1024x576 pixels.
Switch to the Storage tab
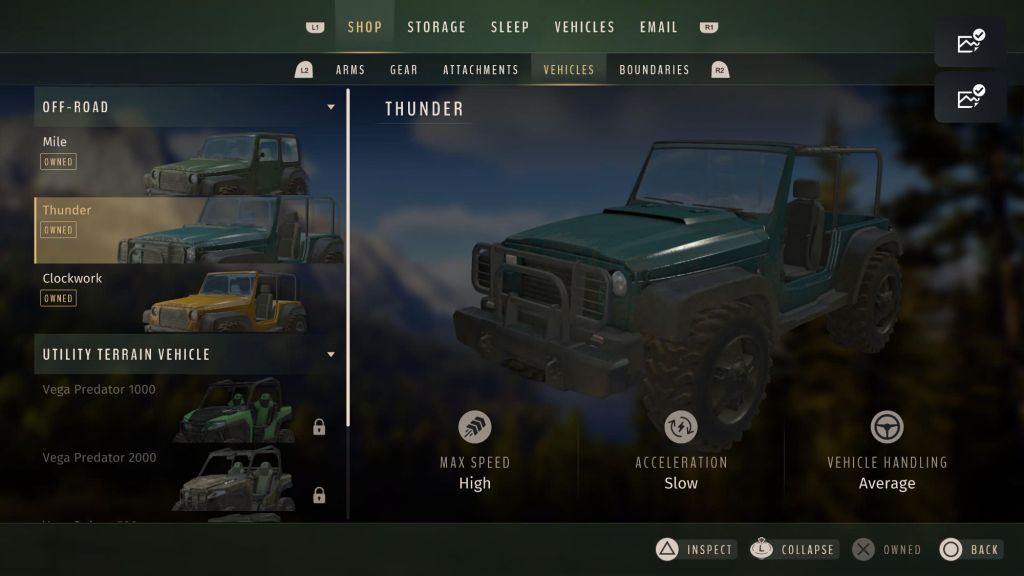click(x=436, y=27)
